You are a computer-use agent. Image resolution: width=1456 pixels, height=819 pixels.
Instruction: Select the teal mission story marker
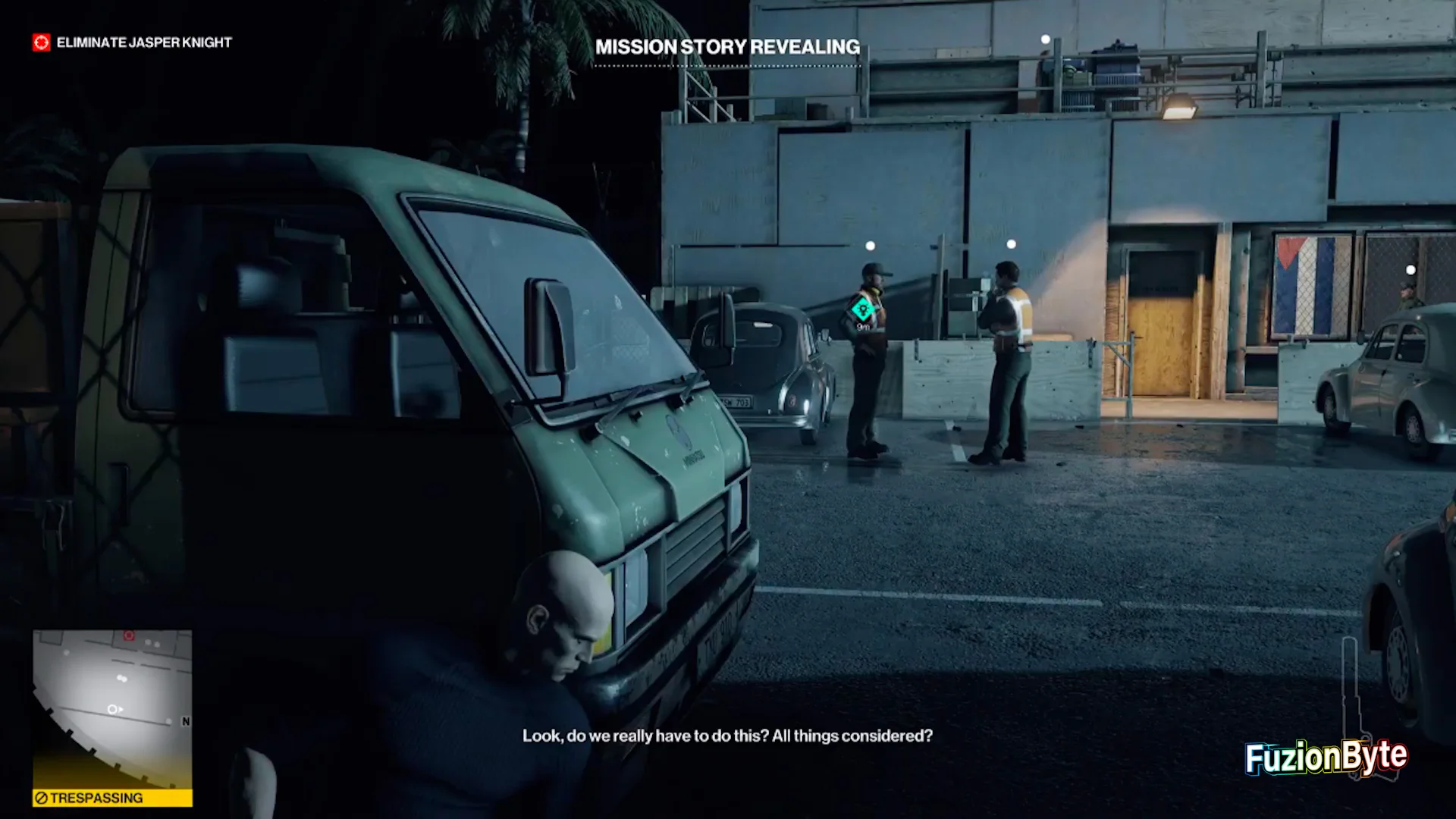pos(862,309)
